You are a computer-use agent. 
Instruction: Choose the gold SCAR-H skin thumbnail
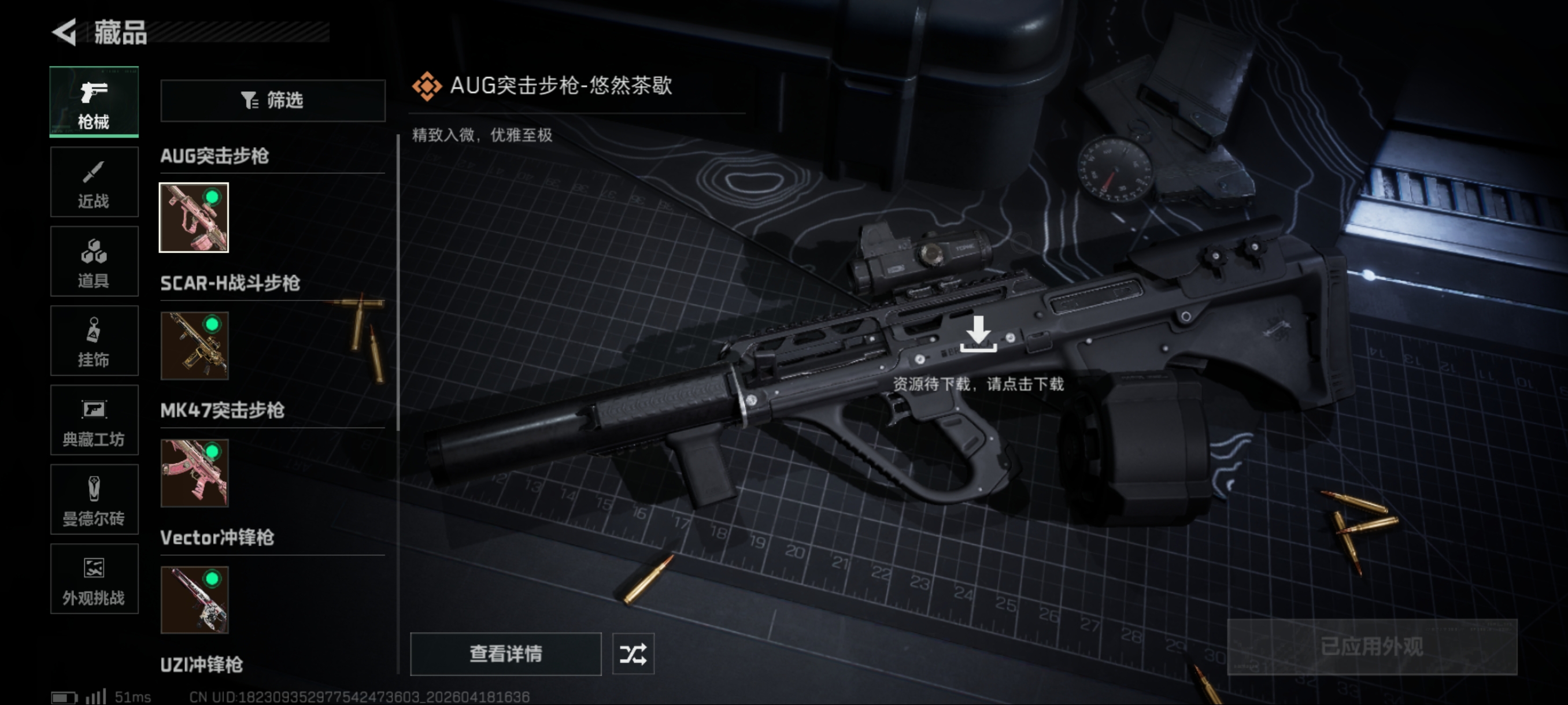pos(194,346)
